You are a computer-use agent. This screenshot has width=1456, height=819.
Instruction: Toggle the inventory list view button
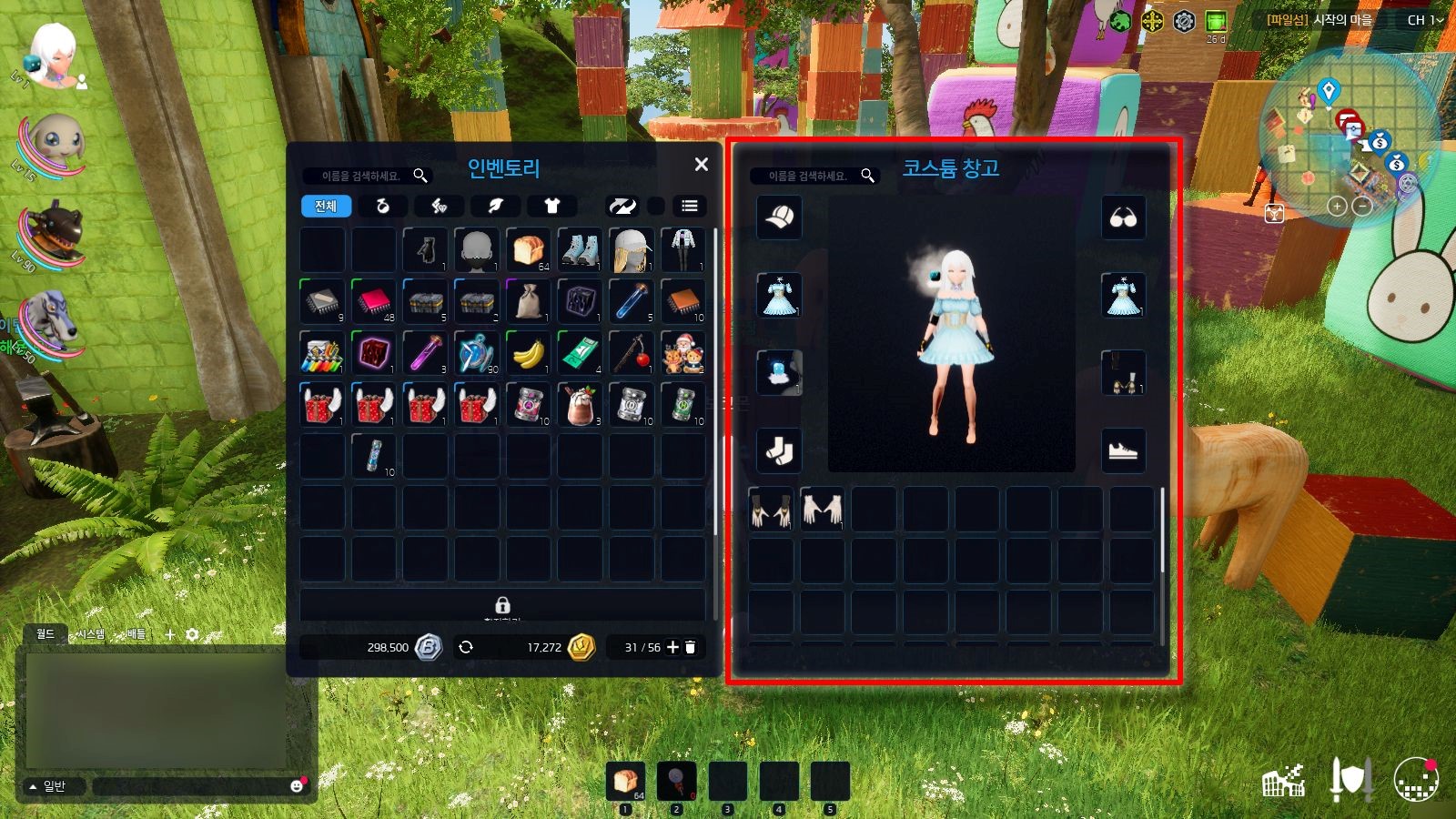click(x=690, y=207)
